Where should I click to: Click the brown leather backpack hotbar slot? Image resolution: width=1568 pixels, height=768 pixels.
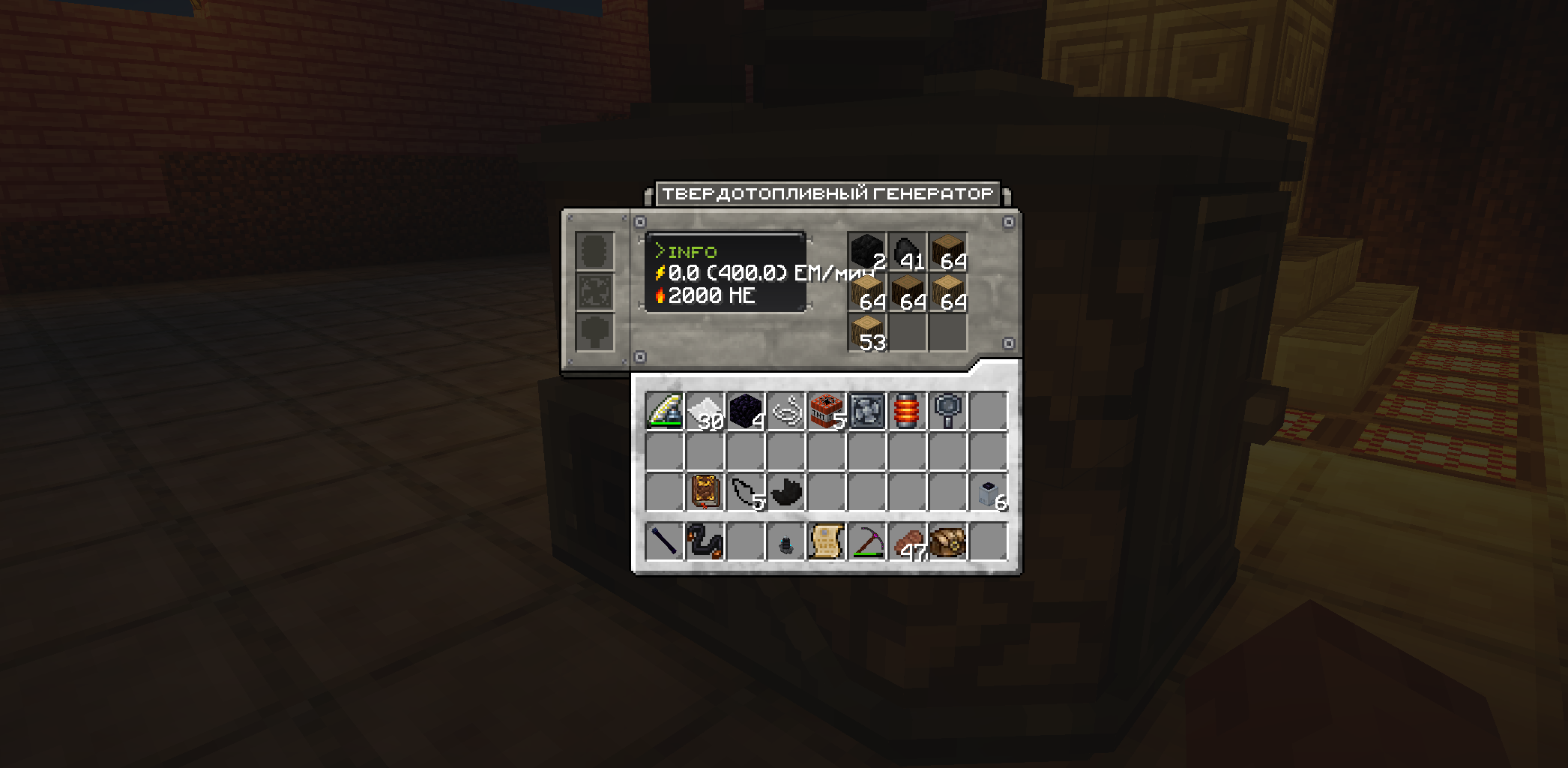tap(948, 541)
